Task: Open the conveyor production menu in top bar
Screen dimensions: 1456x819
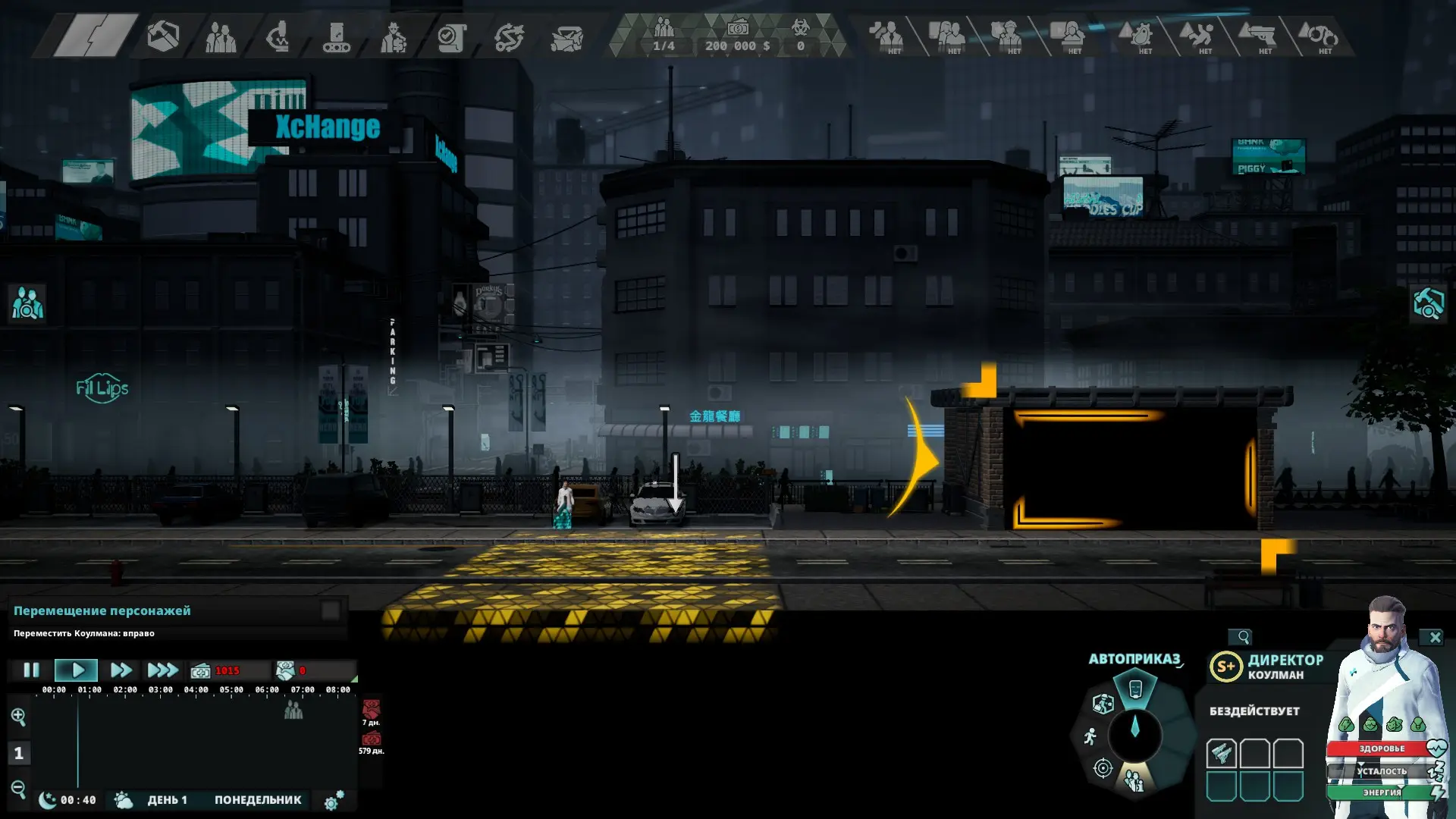Action: pyautogui.click(x=336, y=36)
